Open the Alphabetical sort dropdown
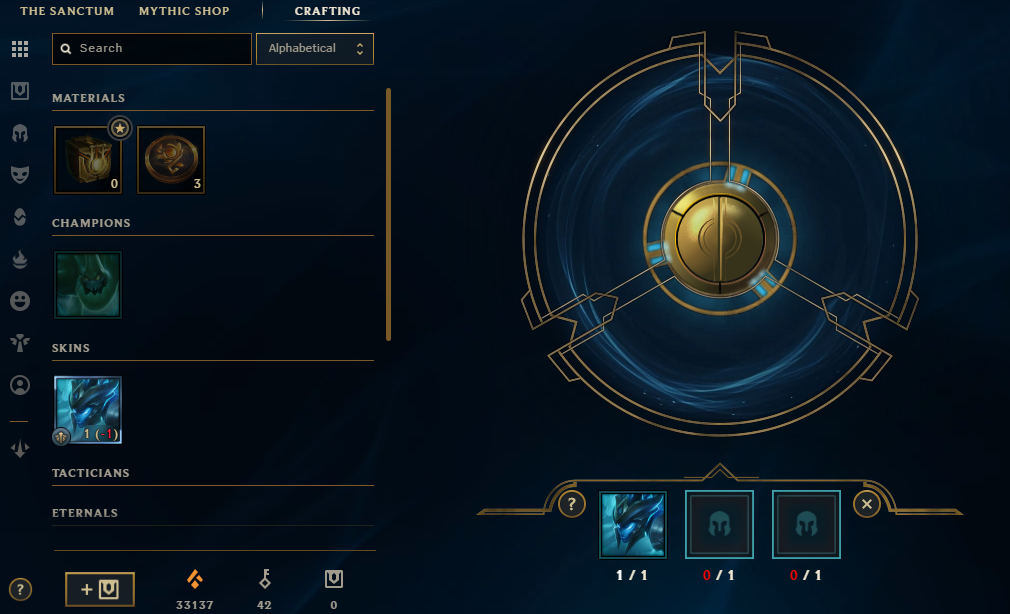The width and height of the screenshot is (1010, 614). (x=315, y=48)
